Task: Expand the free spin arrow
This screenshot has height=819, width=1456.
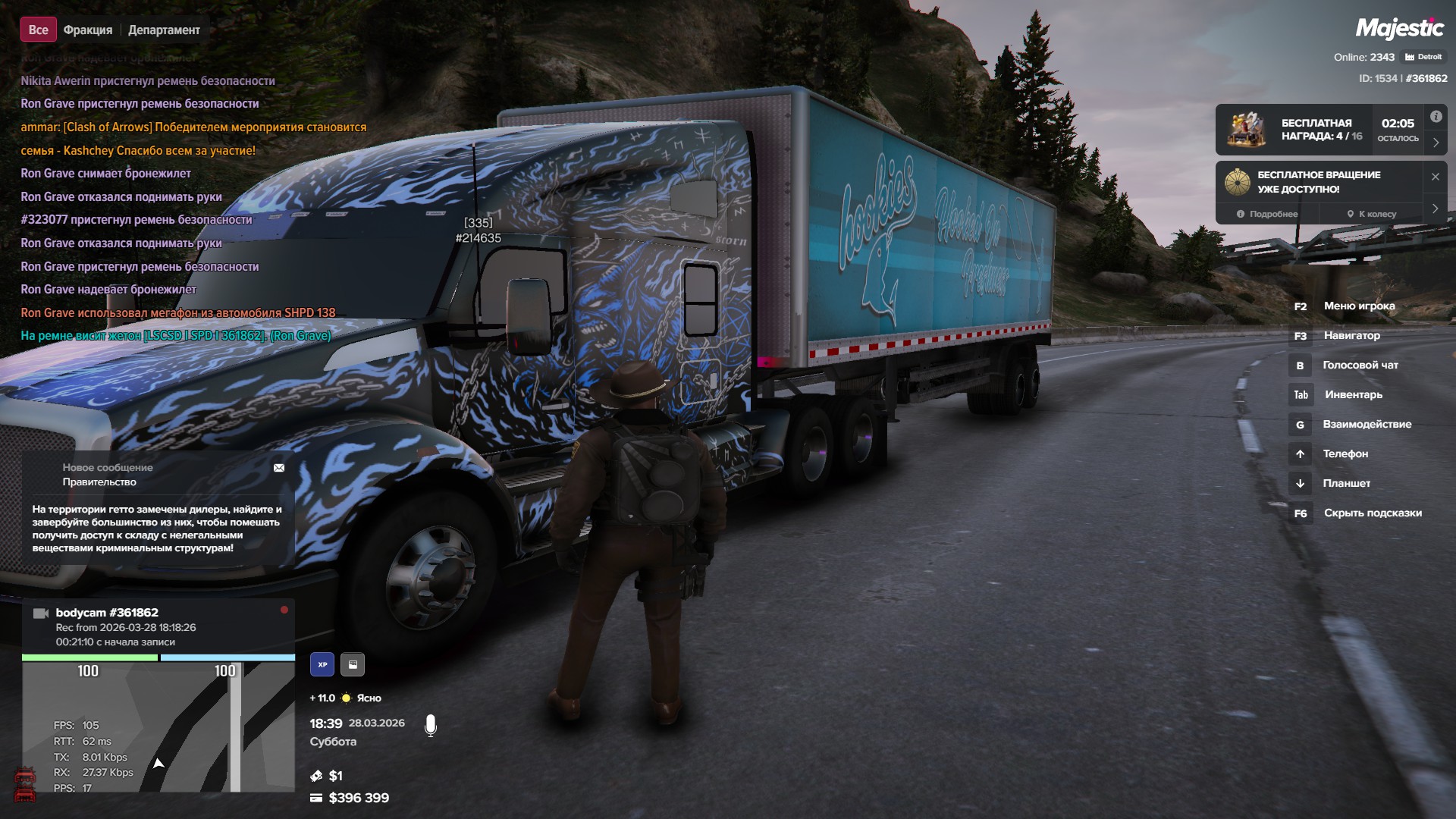Action: (x=1436, y=208)
